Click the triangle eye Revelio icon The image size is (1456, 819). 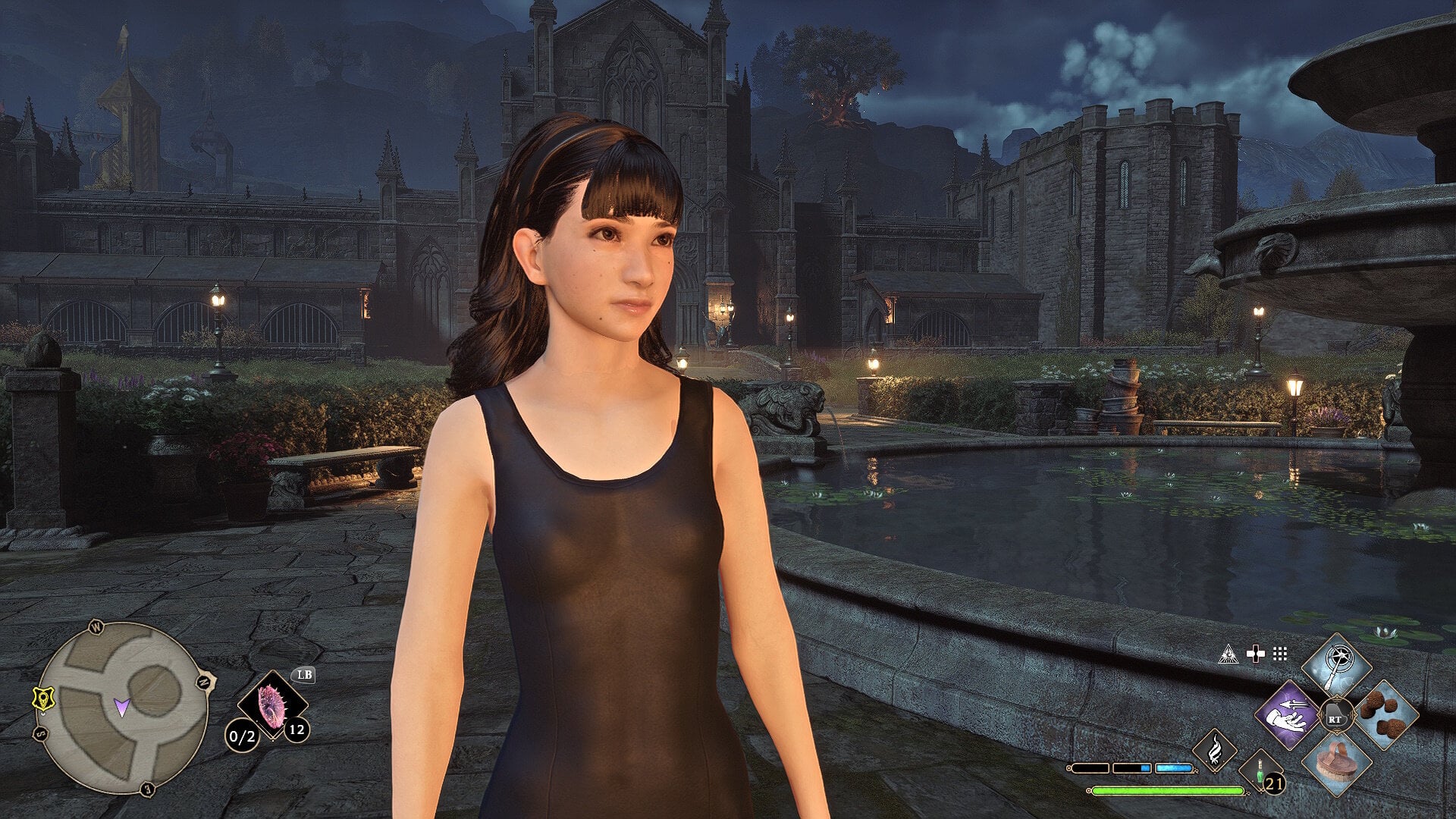click(x=1228, y=654)
